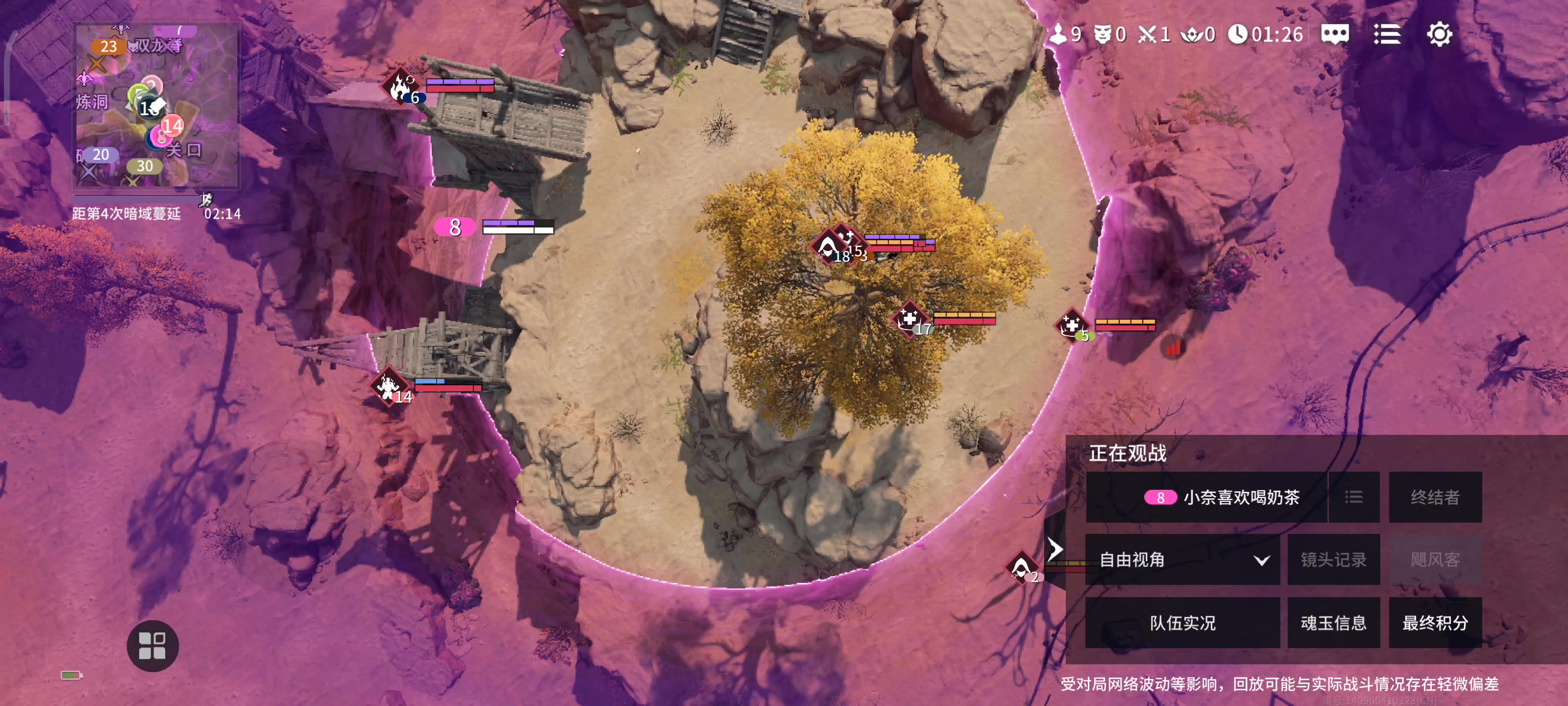Open the 自由视角 camera dropdown
Screen dimensions: 1568x706
(1182, 559)
